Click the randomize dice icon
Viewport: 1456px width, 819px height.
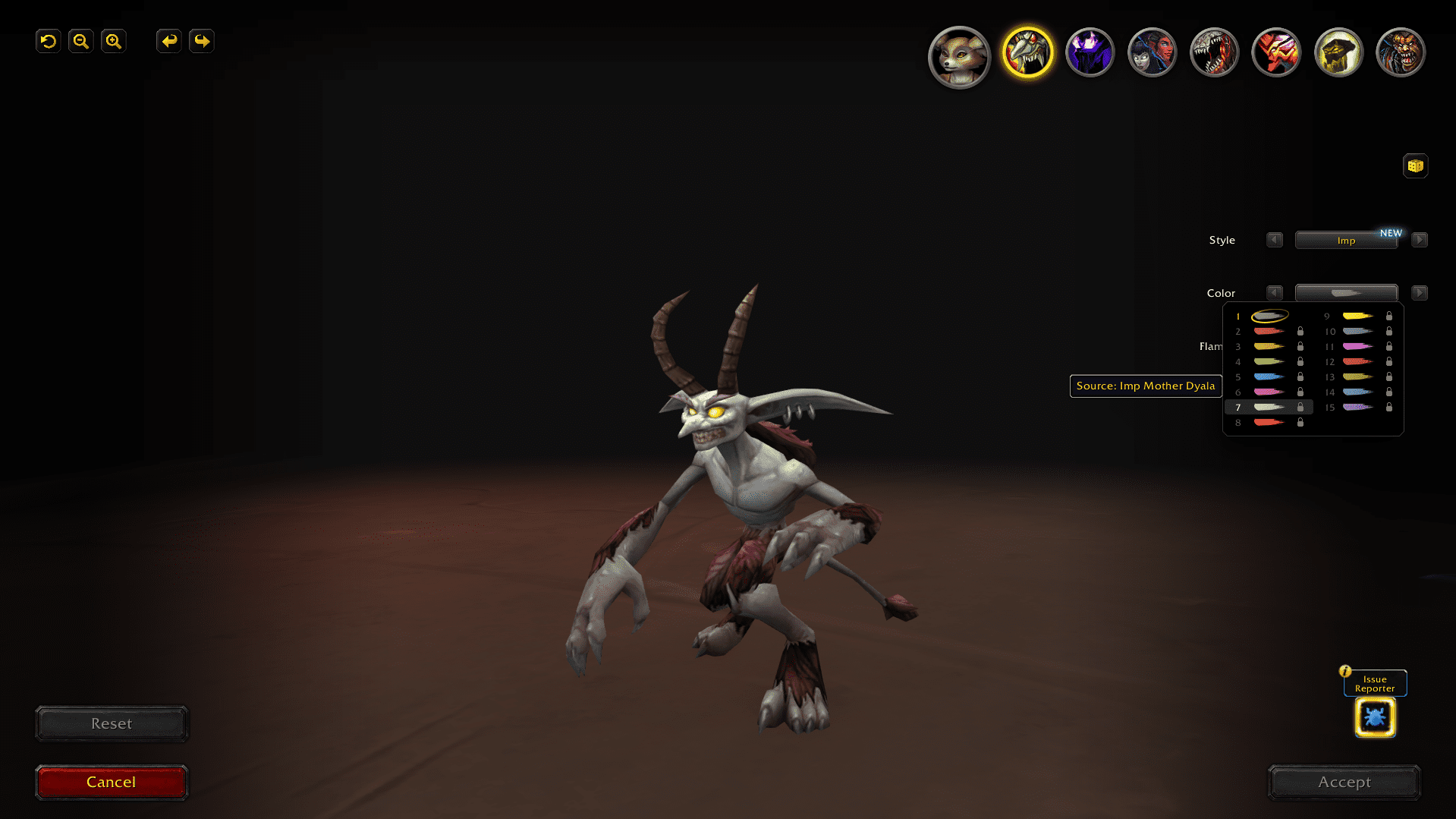1415,165
